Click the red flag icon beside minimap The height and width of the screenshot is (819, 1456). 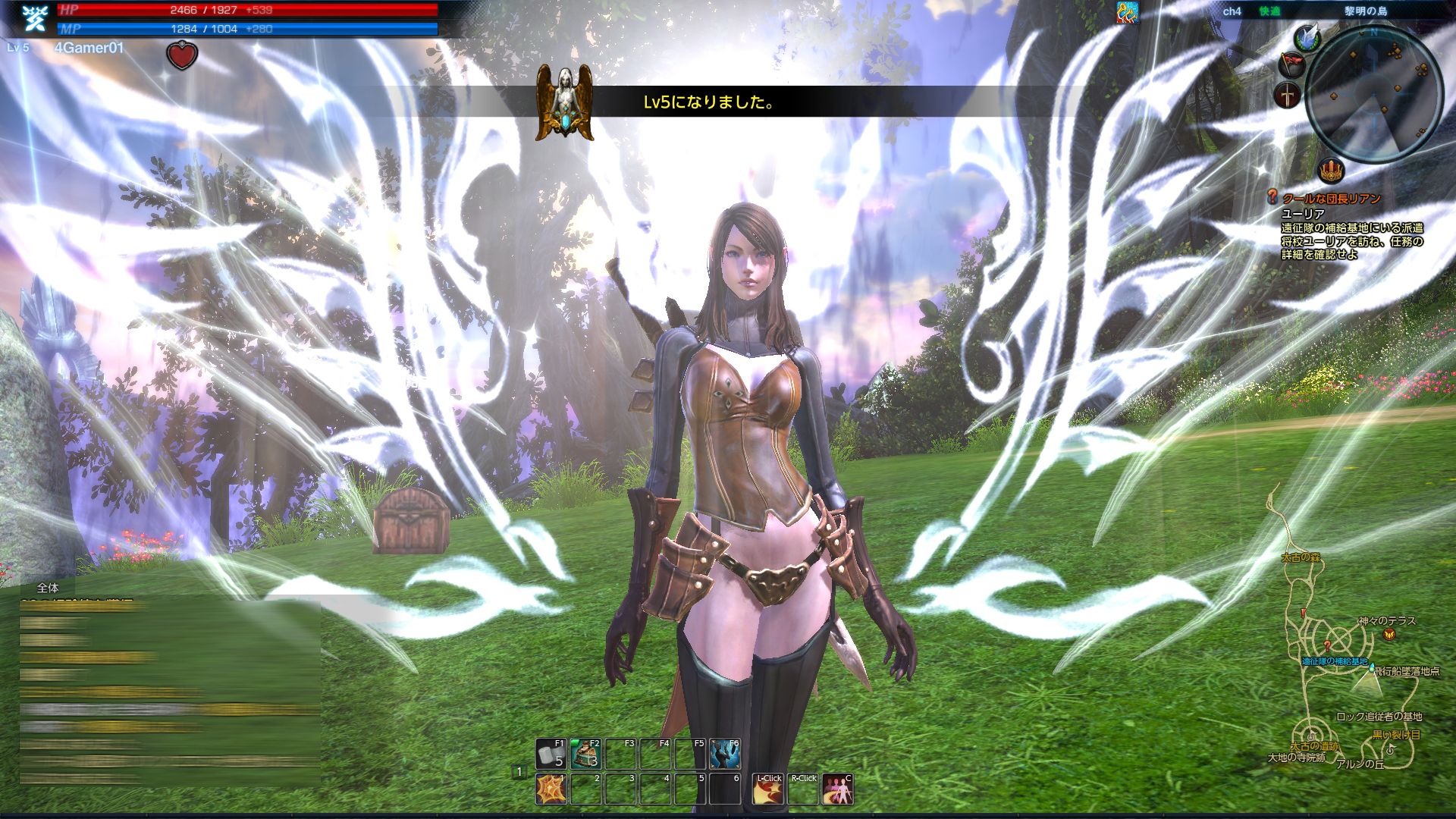click(1290, 64)
